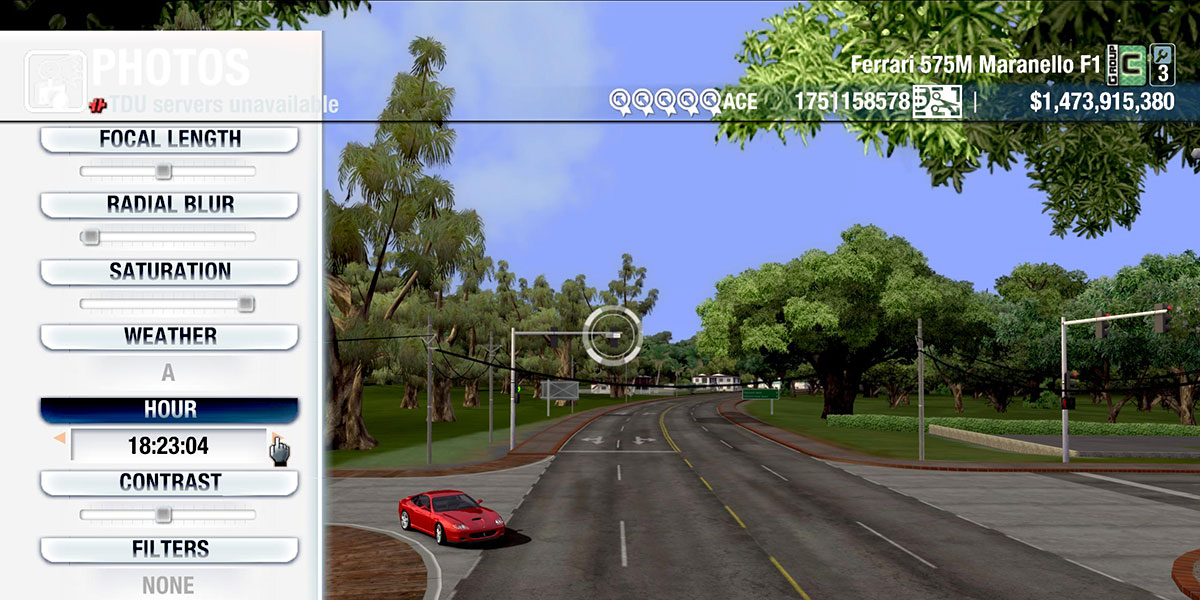Adjust the focal length slider handle

(x=163, y=172)
